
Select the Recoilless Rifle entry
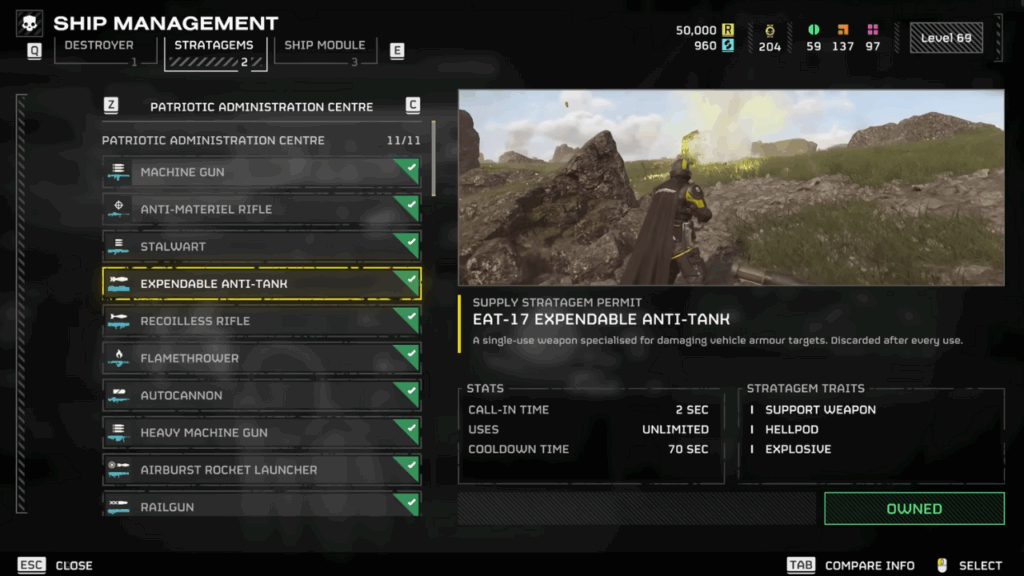(x=261, y=321)
